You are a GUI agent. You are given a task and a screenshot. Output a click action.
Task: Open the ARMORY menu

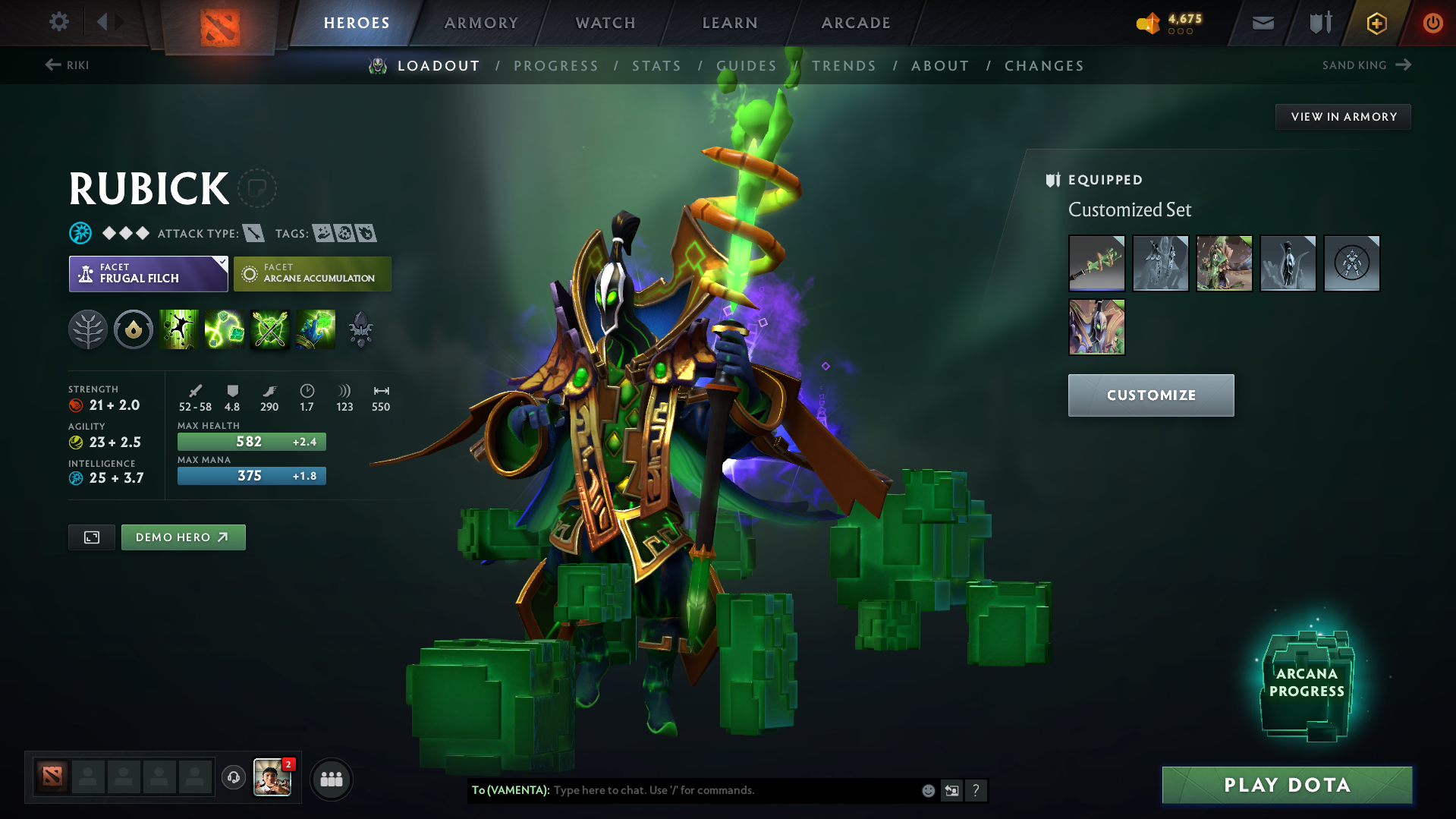tap(481, 22)
